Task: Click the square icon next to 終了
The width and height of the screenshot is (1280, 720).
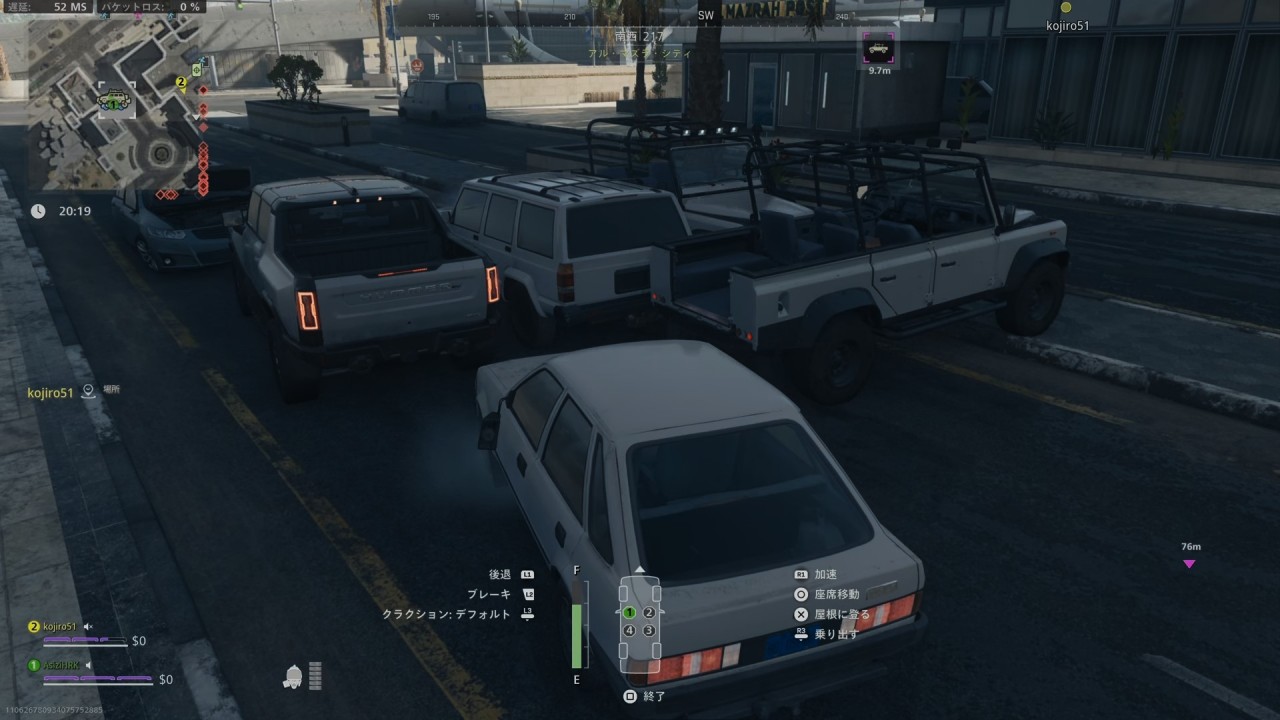Action: (x=632, y=695)
